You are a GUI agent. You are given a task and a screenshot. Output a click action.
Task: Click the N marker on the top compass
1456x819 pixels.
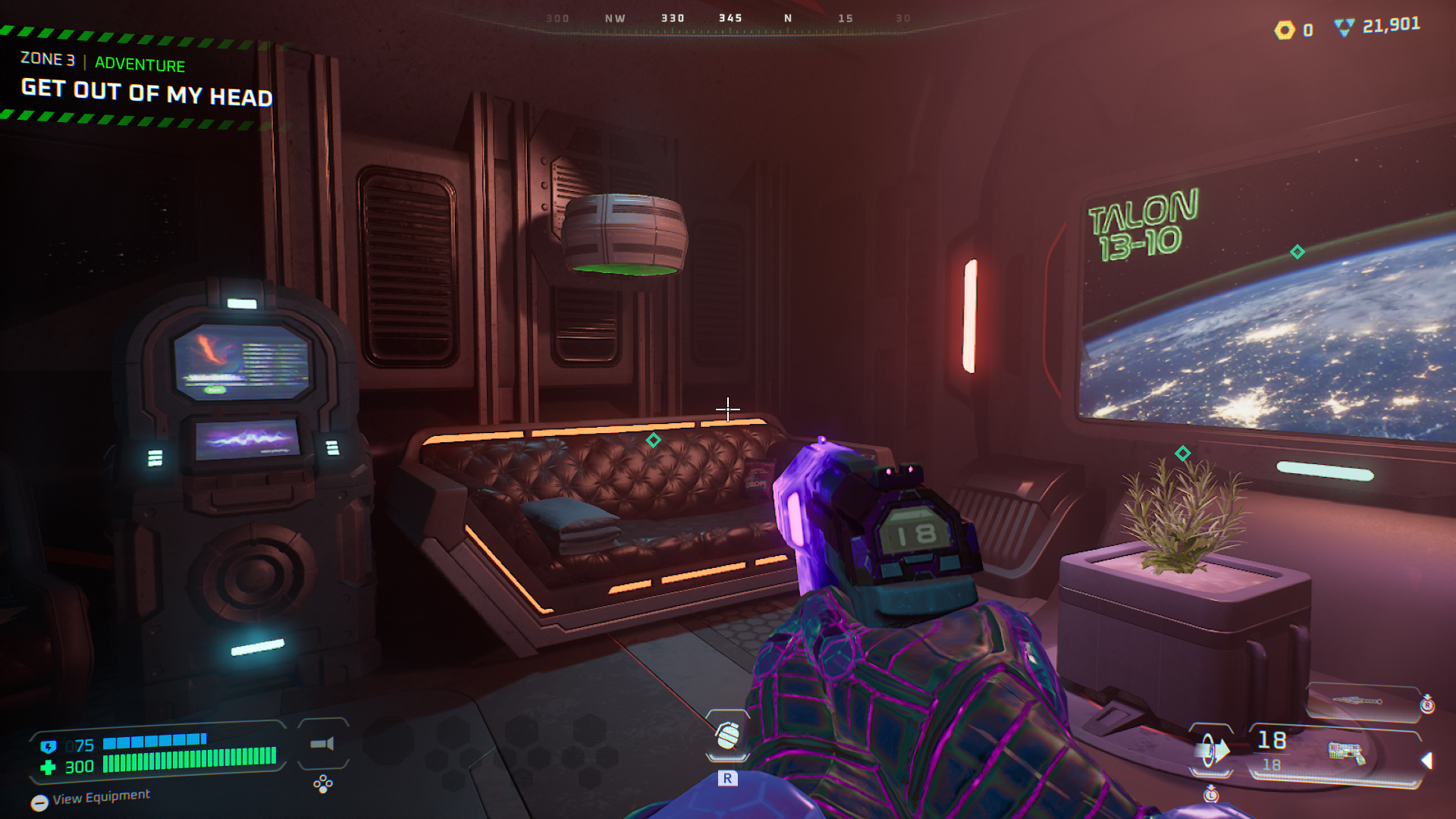787,17
